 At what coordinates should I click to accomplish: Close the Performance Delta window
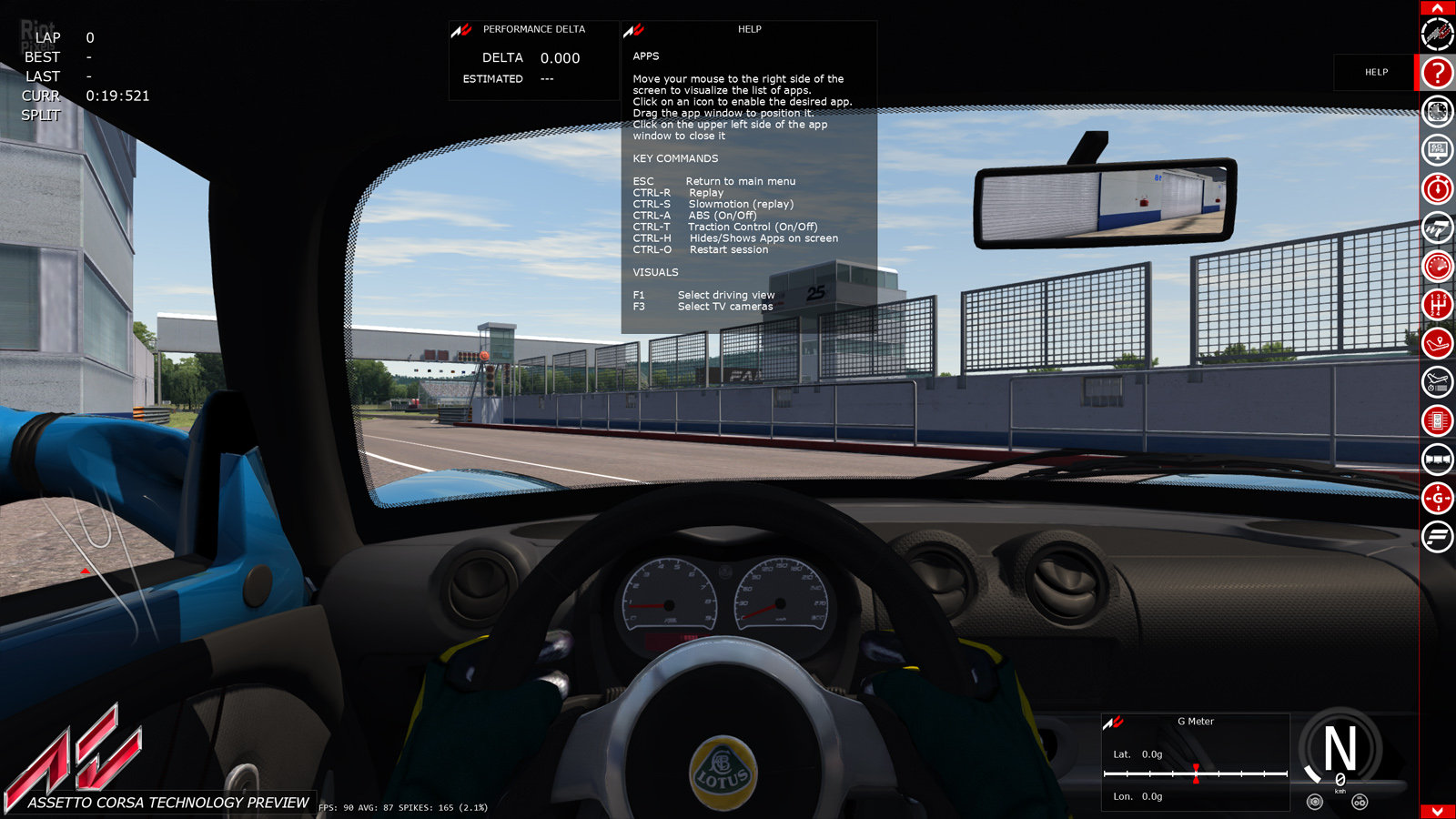click(x=461, y=30)
